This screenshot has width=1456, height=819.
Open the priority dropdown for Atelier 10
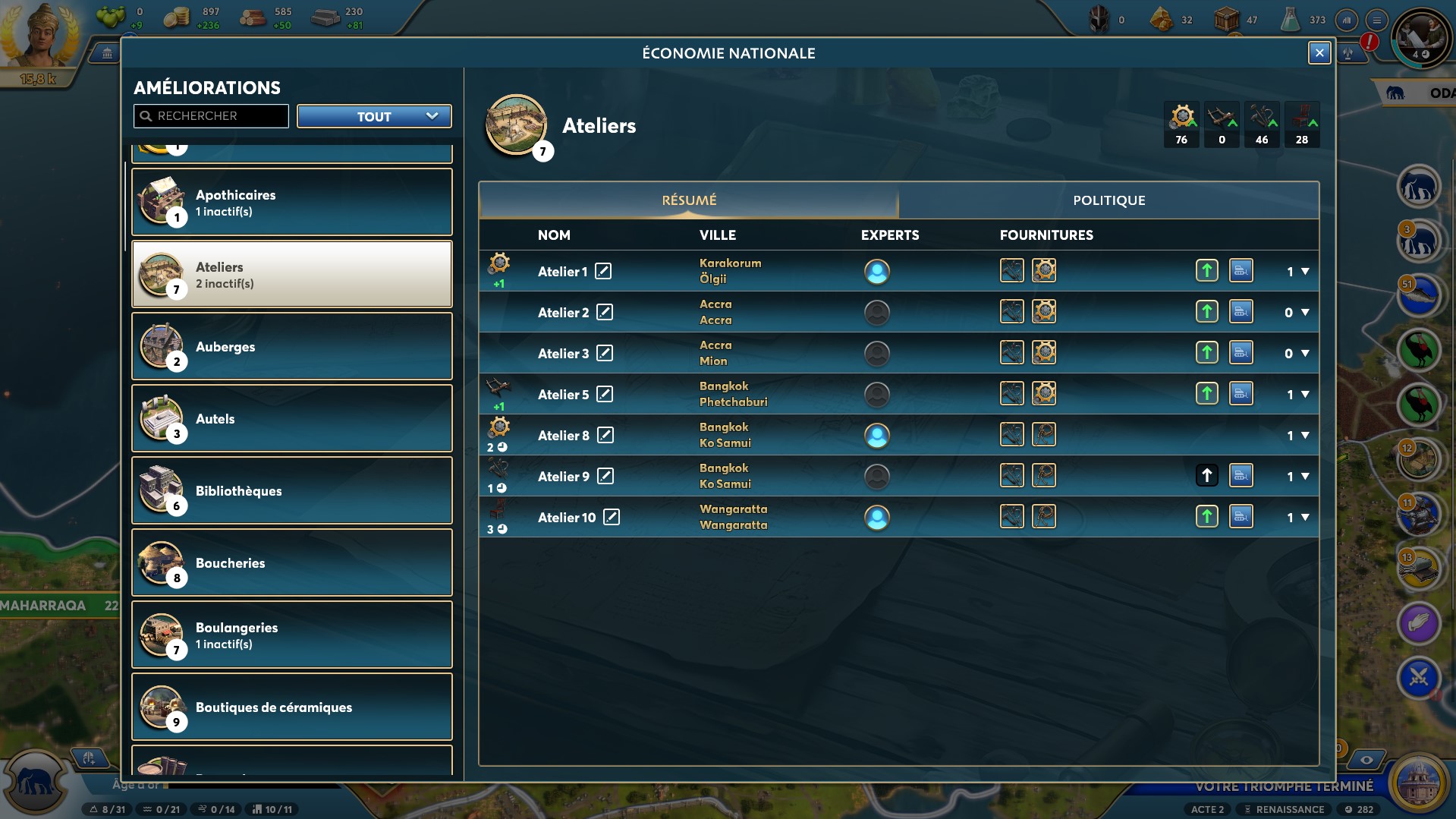1305,518
